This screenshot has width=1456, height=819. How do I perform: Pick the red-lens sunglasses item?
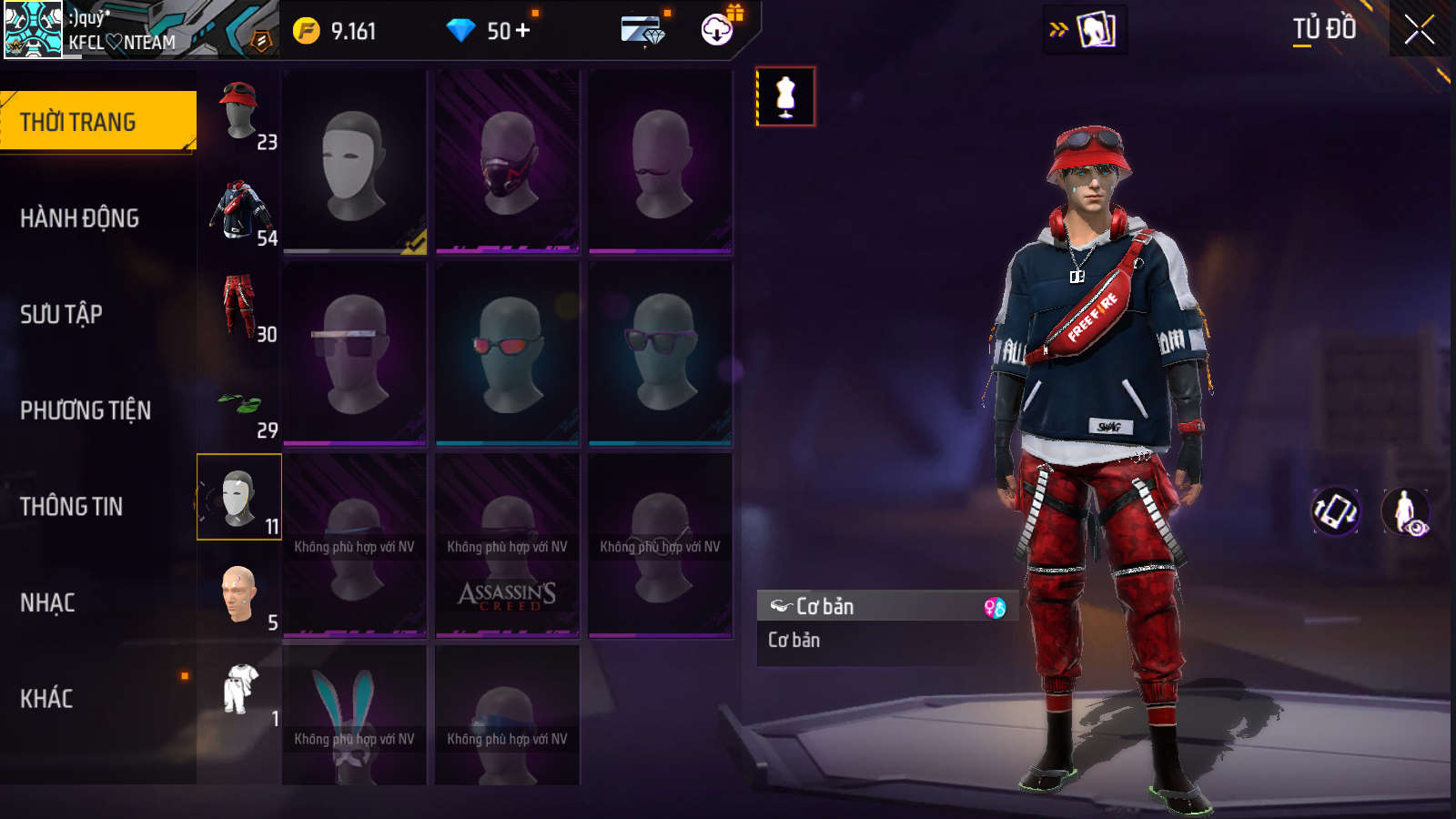(x=507, y=353)
